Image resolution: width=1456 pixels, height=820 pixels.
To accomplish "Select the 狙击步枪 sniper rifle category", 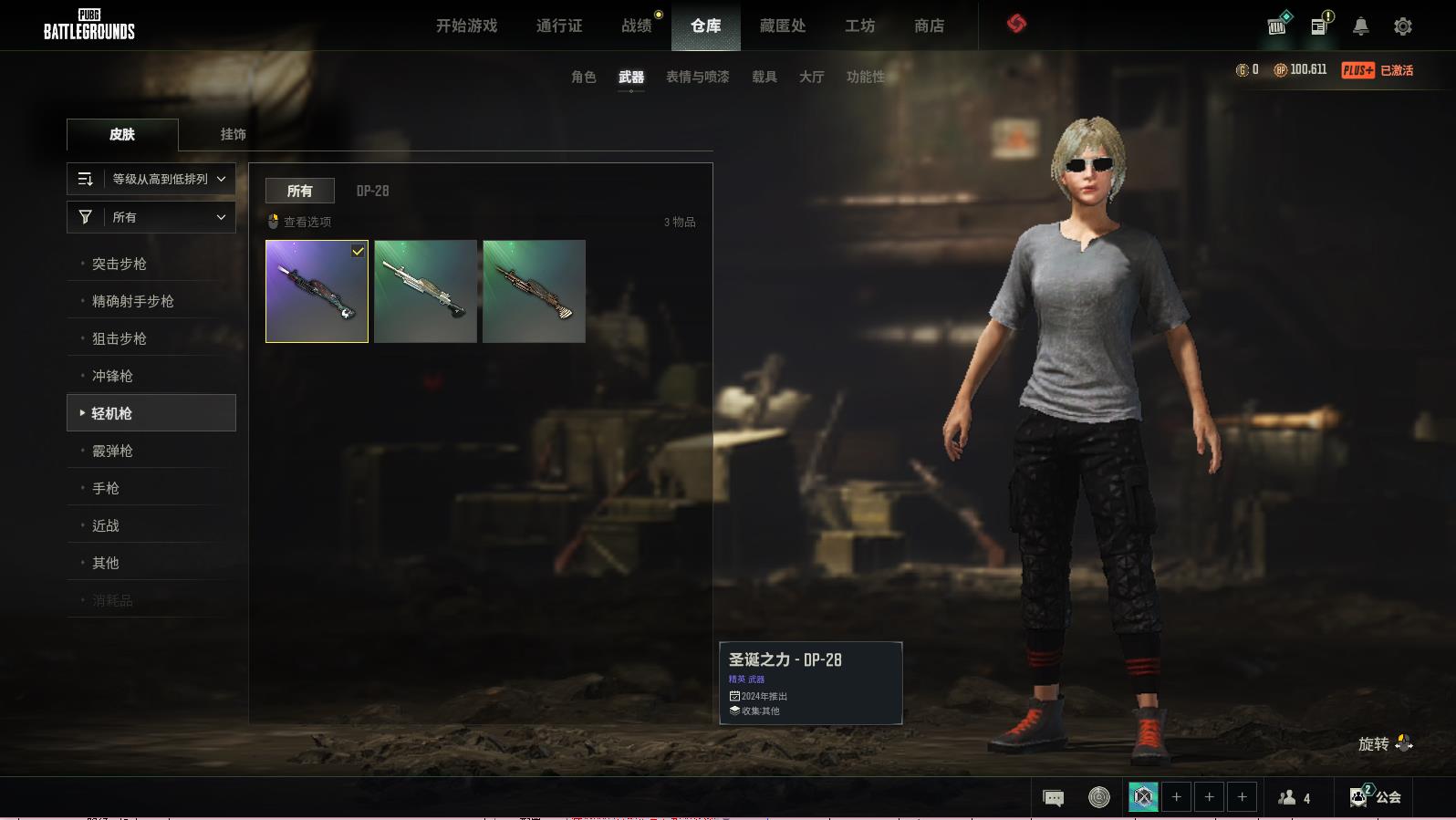I will point(120,338).
